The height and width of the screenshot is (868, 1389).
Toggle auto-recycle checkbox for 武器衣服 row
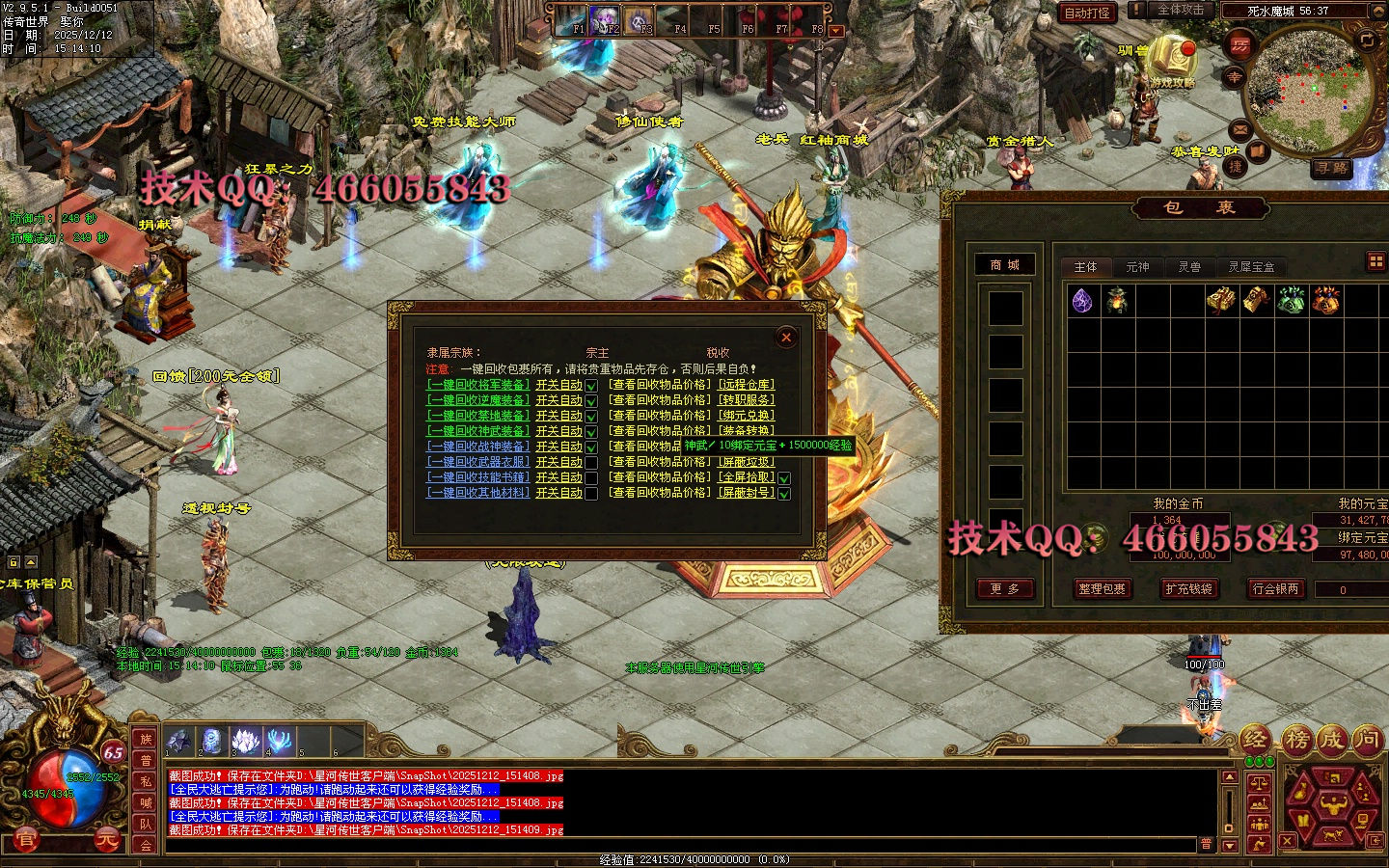[591, 463]
